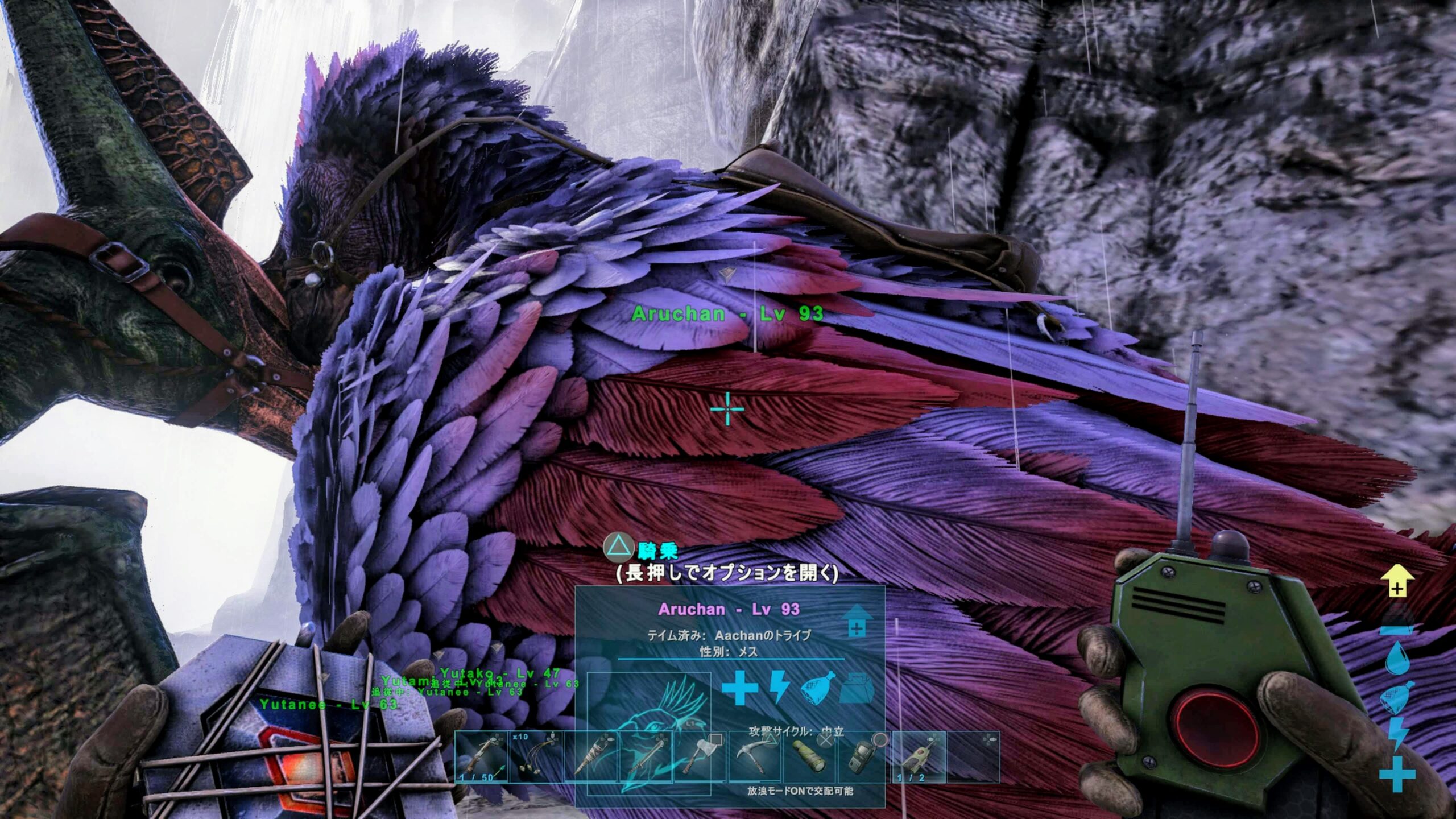Select the GPS device hotbar slot

[x=864, y=757]
